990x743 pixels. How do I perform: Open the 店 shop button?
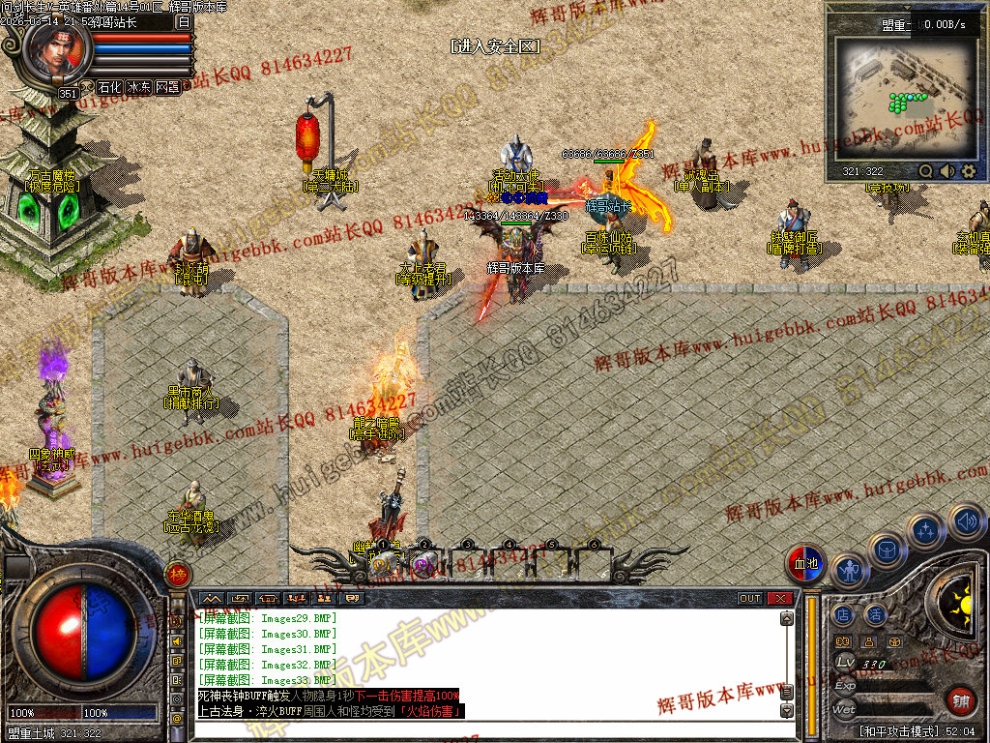pos(844,614)
